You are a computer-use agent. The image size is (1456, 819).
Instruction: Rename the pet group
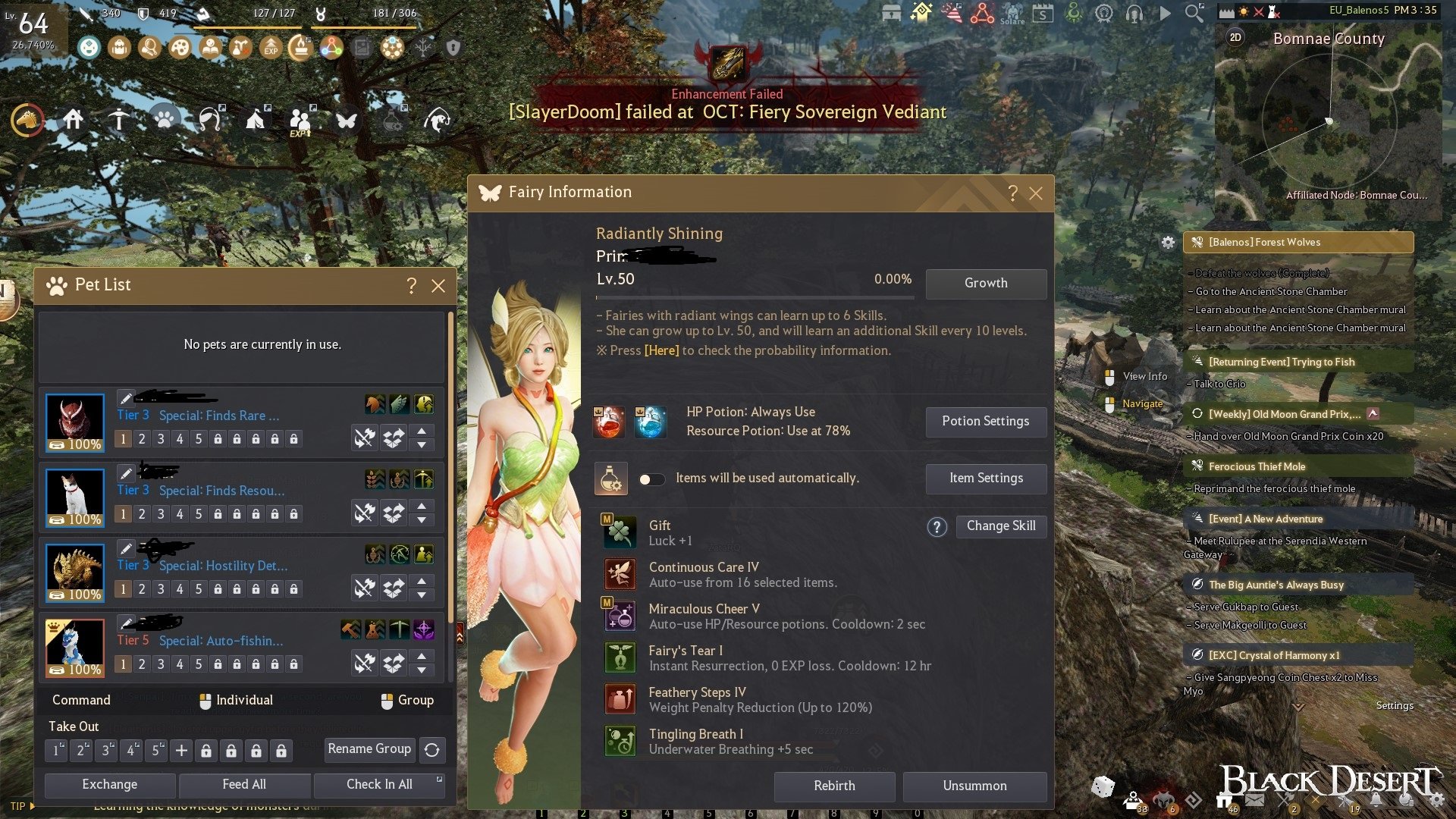click(369, 749)
